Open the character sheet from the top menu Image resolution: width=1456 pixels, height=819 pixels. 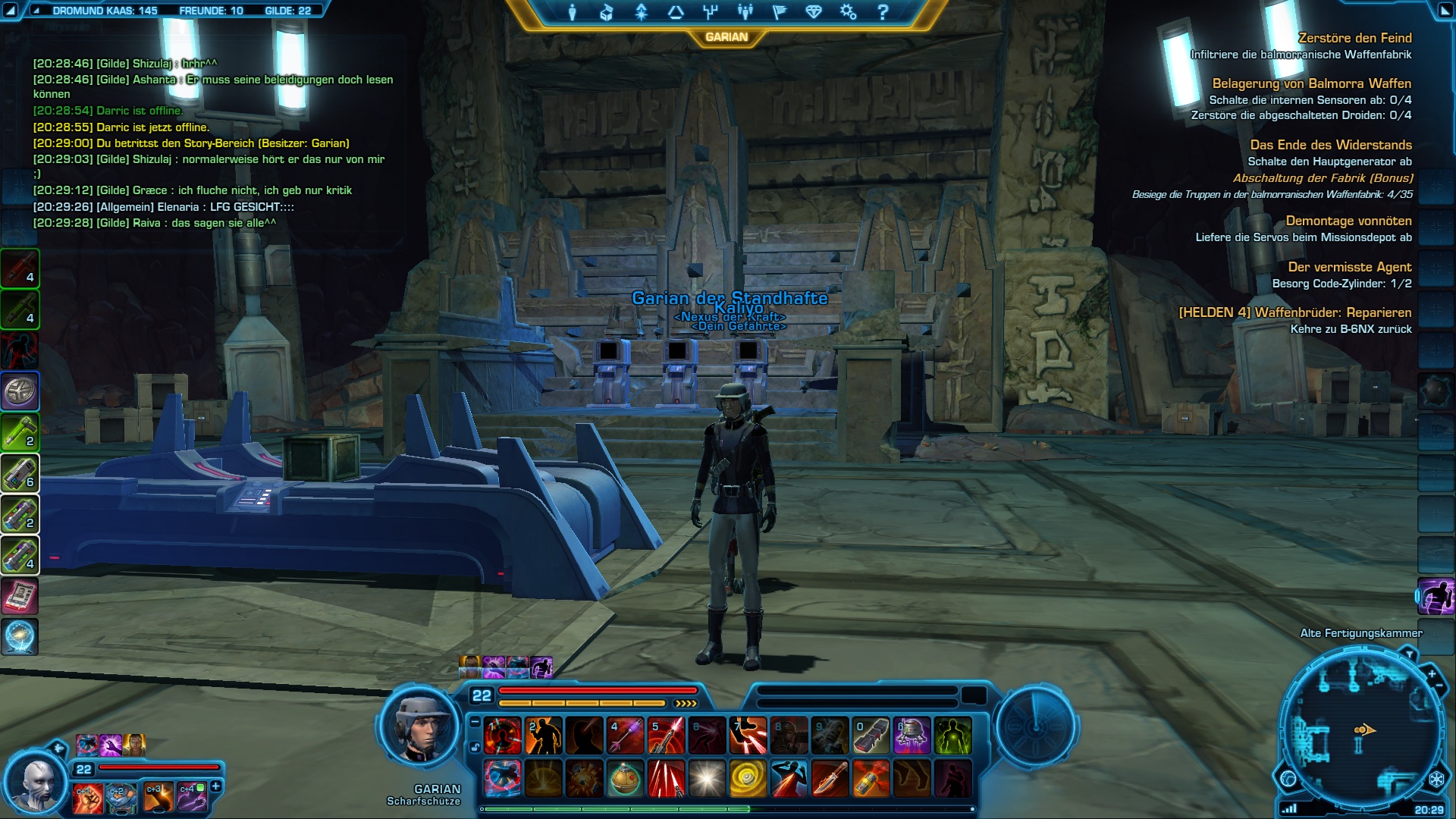click(x=573, y=12)
